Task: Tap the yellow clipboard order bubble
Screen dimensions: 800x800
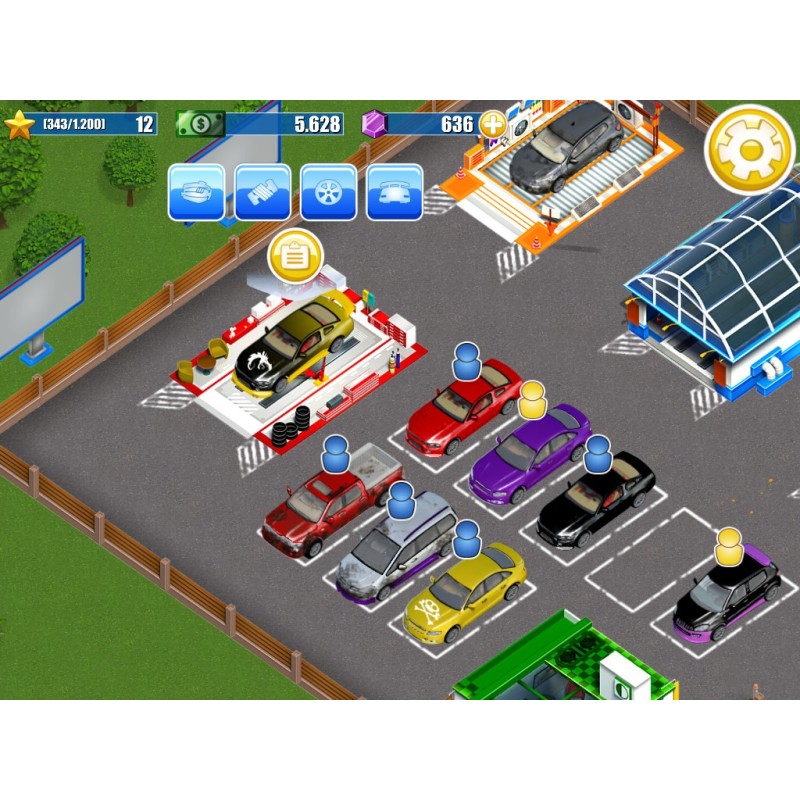Action: 295,256
